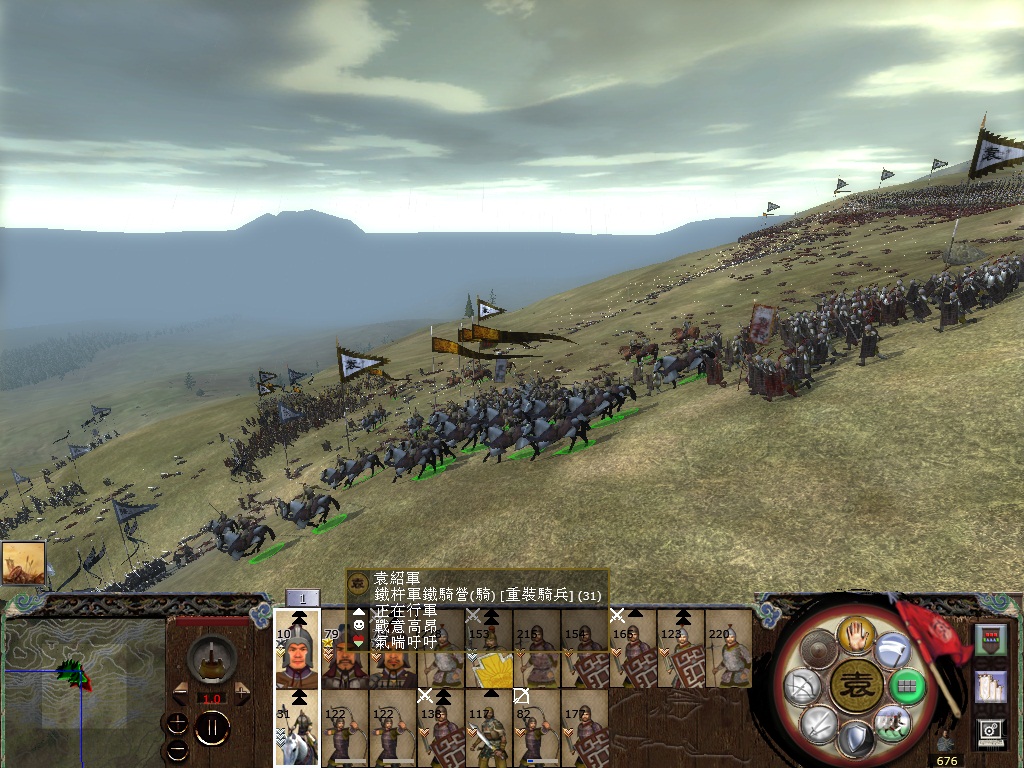This screenshot has width=1024, height=768.
Task: Toggle the fire-at-will bow icon
Action: [x=801, y=687]
